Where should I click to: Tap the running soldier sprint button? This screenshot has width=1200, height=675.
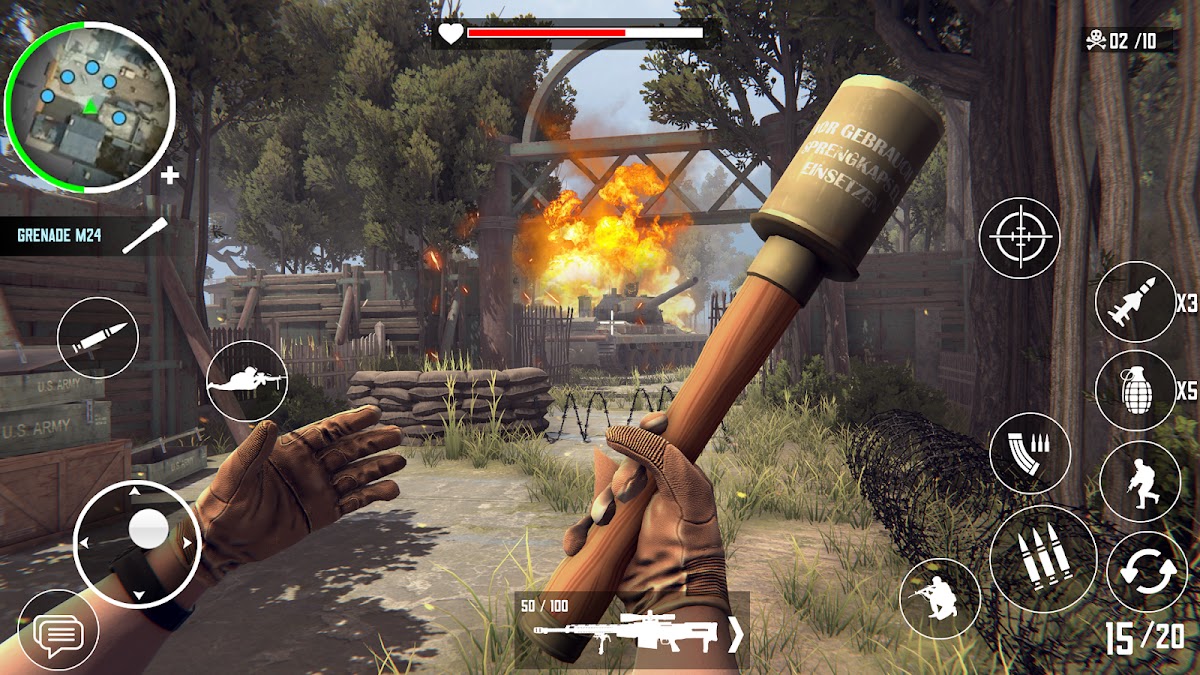point(1140,481)
